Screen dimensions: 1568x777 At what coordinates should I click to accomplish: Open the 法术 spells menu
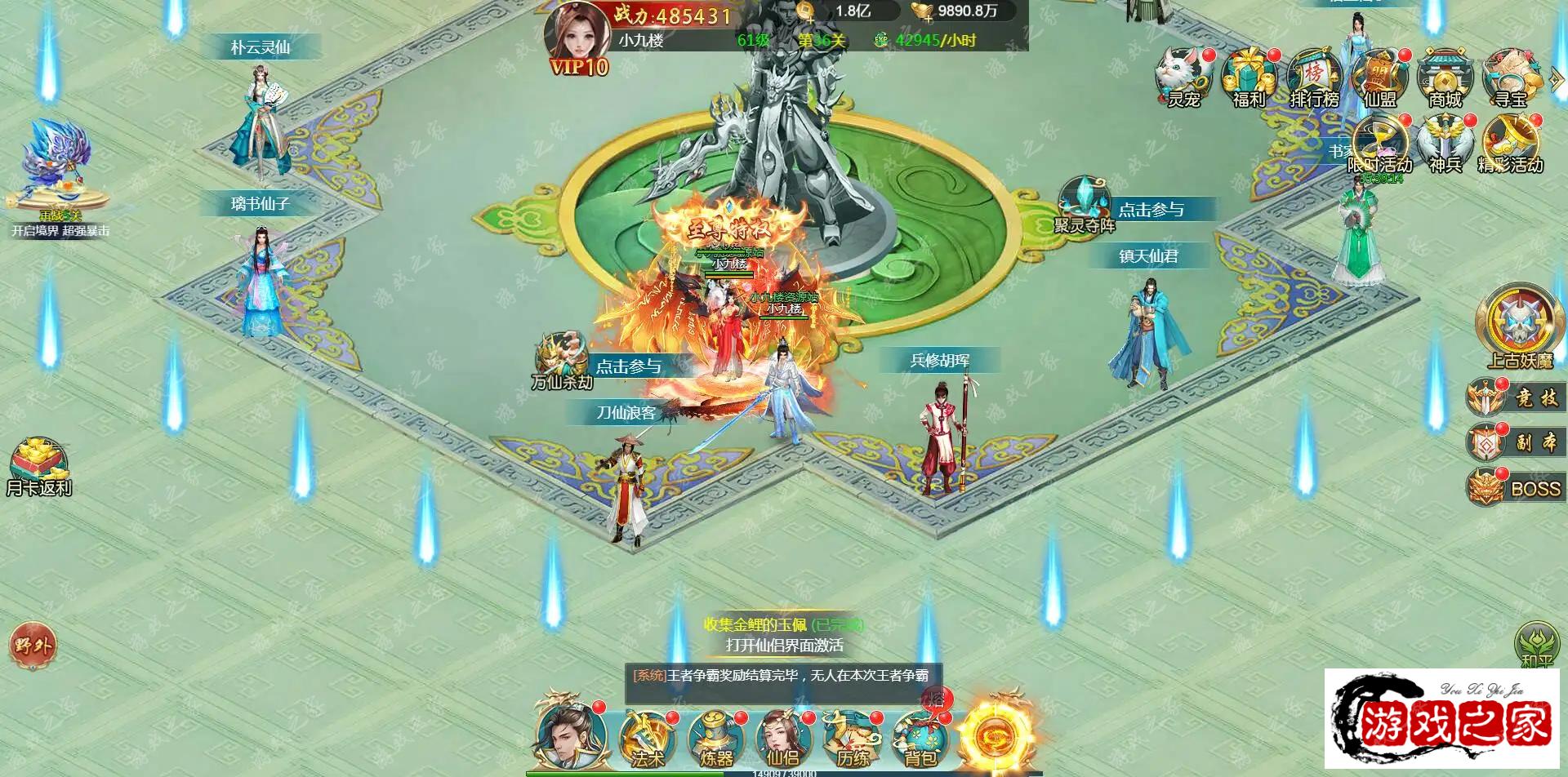coord(647,737)
